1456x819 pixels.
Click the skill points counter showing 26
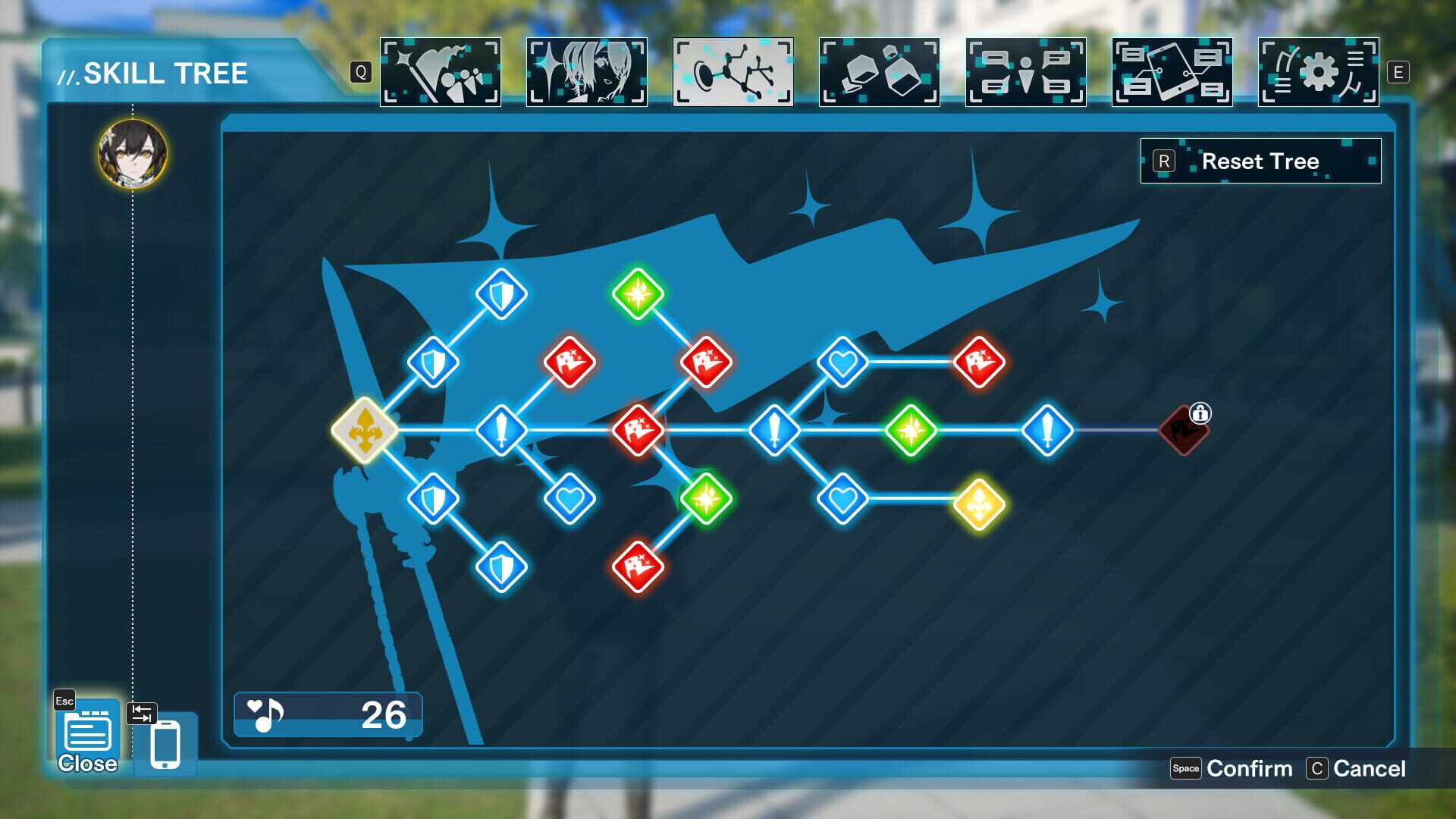click(x=326, y=713)
